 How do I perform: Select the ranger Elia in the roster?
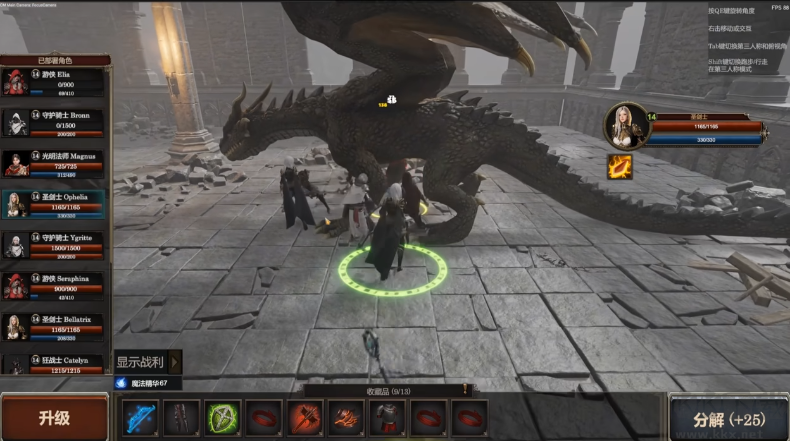(55, 83)
